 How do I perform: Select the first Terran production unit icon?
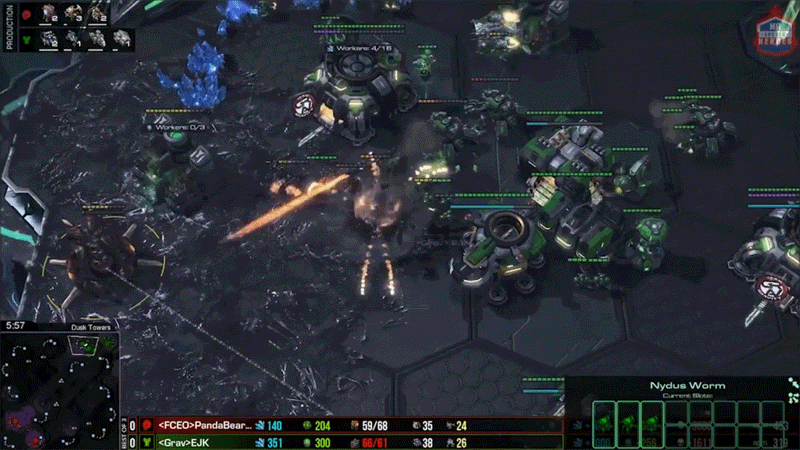[x=49, y=39]
